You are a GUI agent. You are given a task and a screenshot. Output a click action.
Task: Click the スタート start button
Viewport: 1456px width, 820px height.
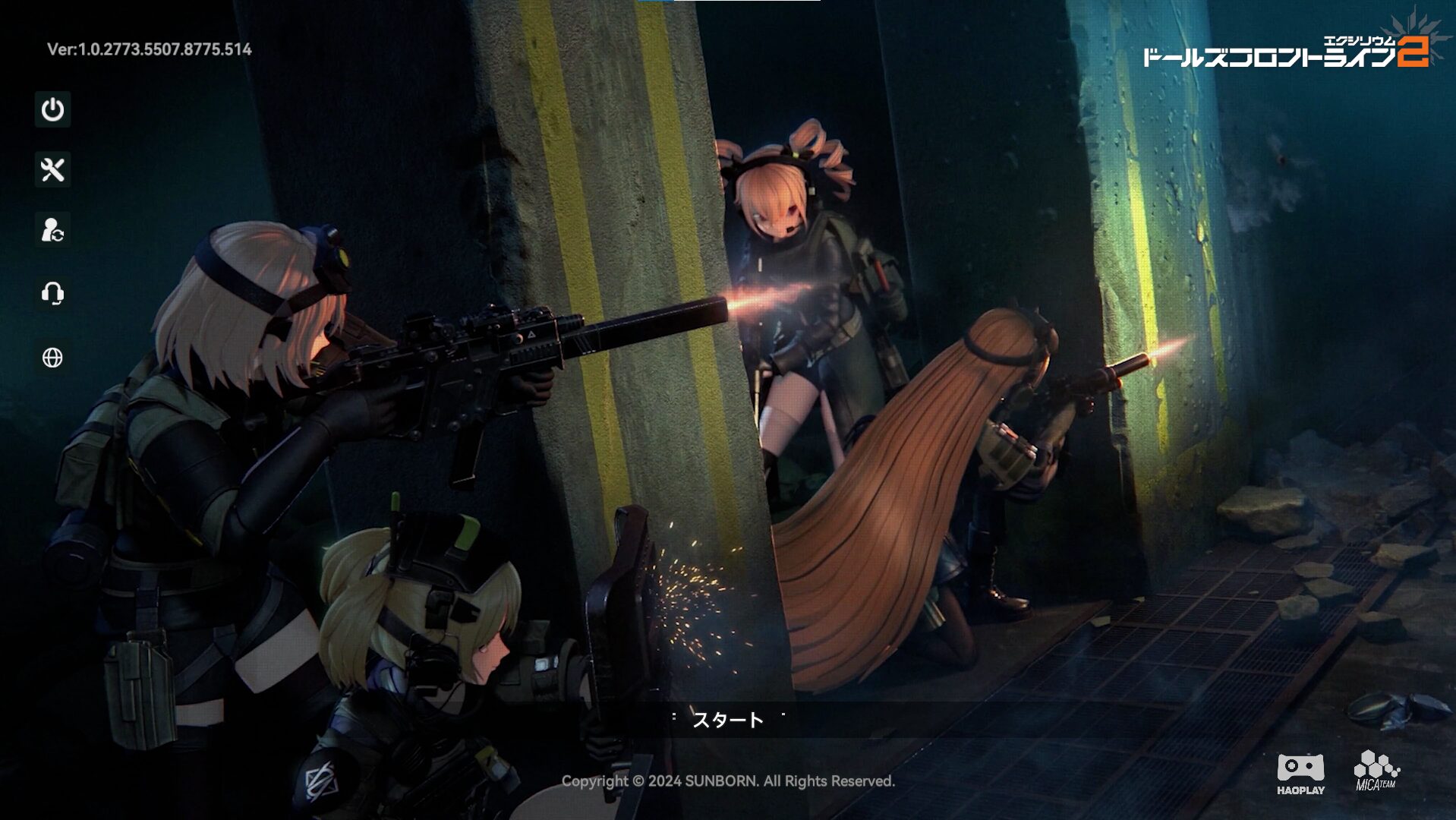click(x=727, y=719)
